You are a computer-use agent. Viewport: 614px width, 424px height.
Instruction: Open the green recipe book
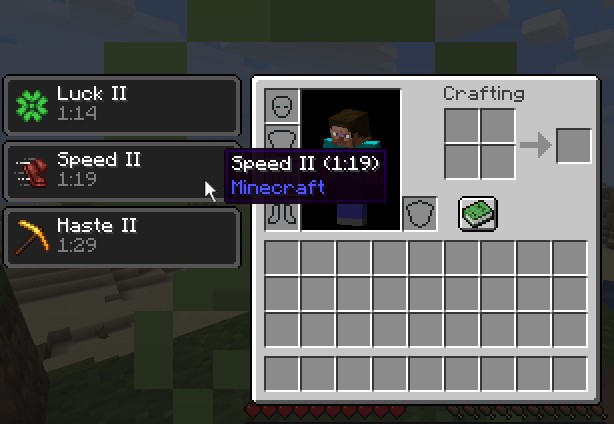478,213
